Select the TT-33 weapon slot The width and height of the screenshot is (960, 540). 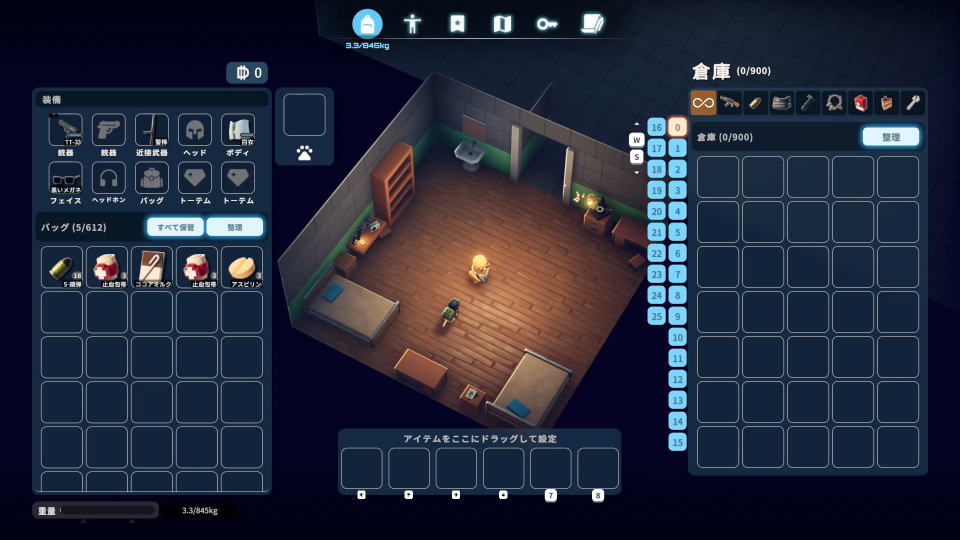click(x=65, y=132)
